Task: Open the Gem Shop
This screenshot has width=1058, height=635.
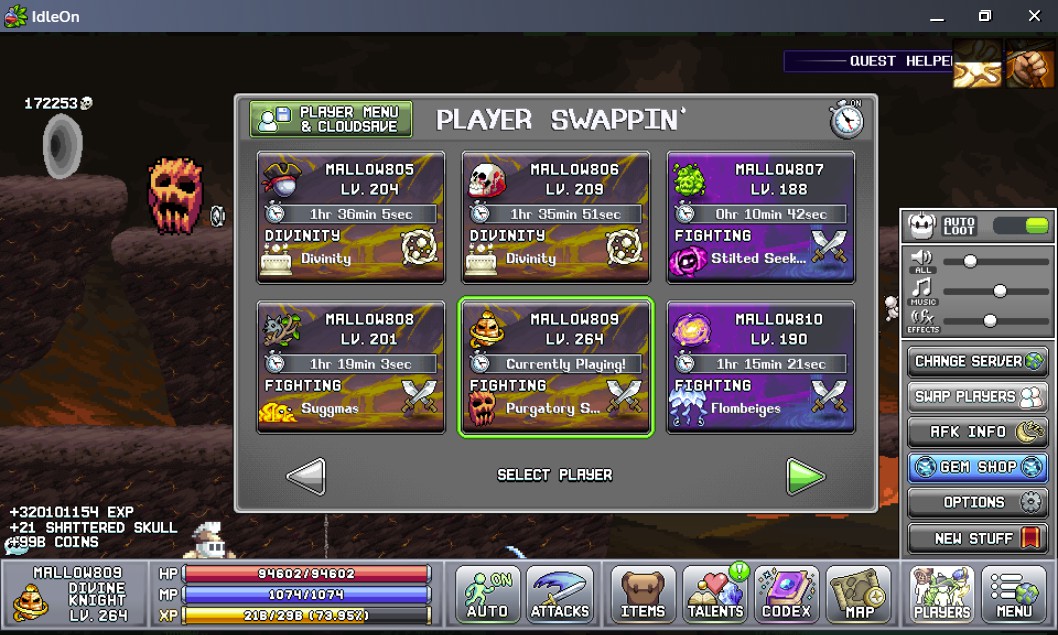Action: (x=977, y=467)
